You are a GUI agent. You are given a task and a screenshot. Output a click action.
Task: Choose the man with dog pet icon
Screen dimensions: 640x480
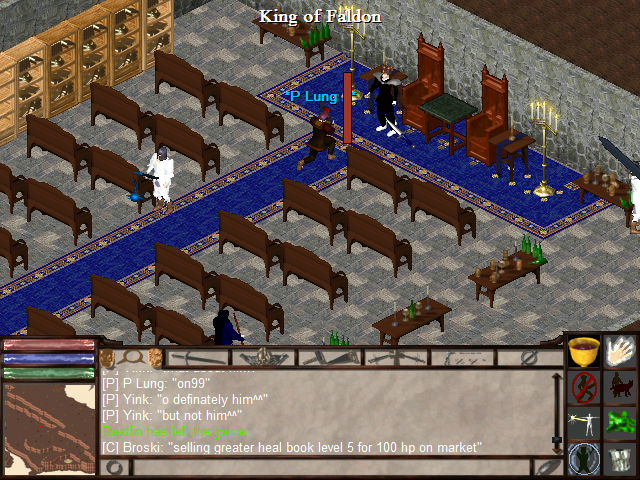tap(620, 387)
